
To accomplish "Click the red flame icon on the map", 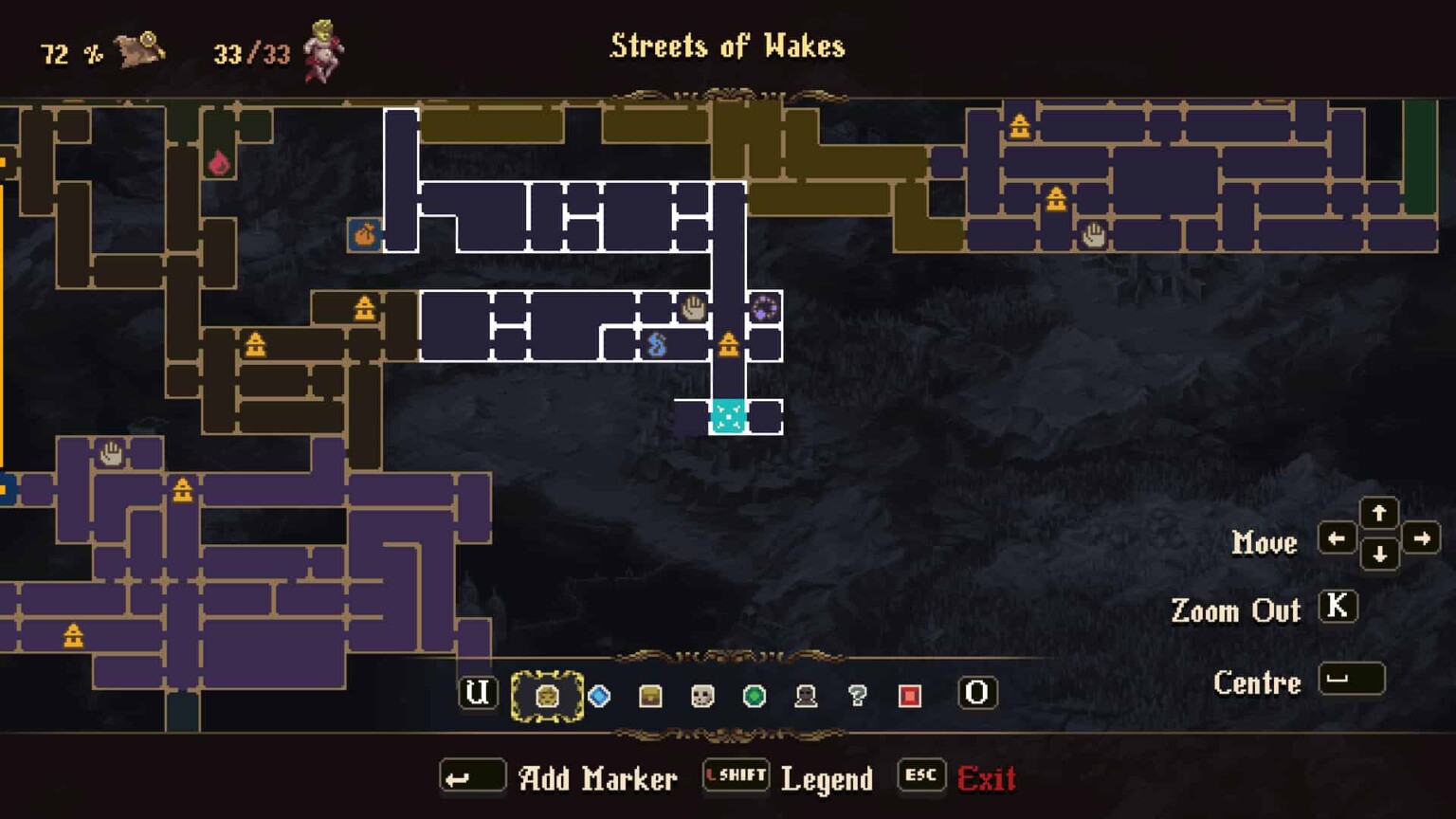I will tap(221, 163).
